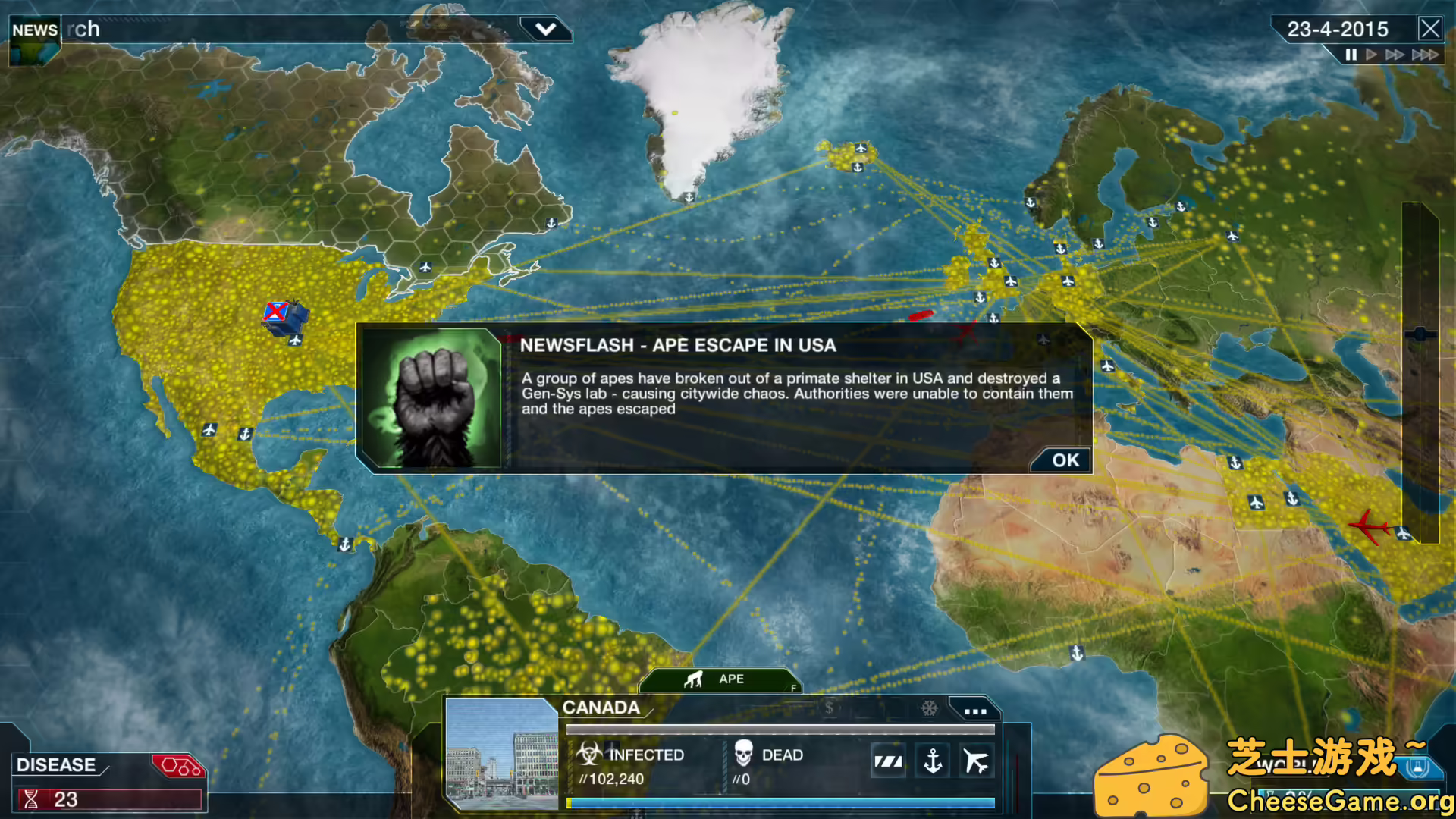Toggle Canada's land border closure icon
This screenshot has height=819, width=1456.
[889, 760]
